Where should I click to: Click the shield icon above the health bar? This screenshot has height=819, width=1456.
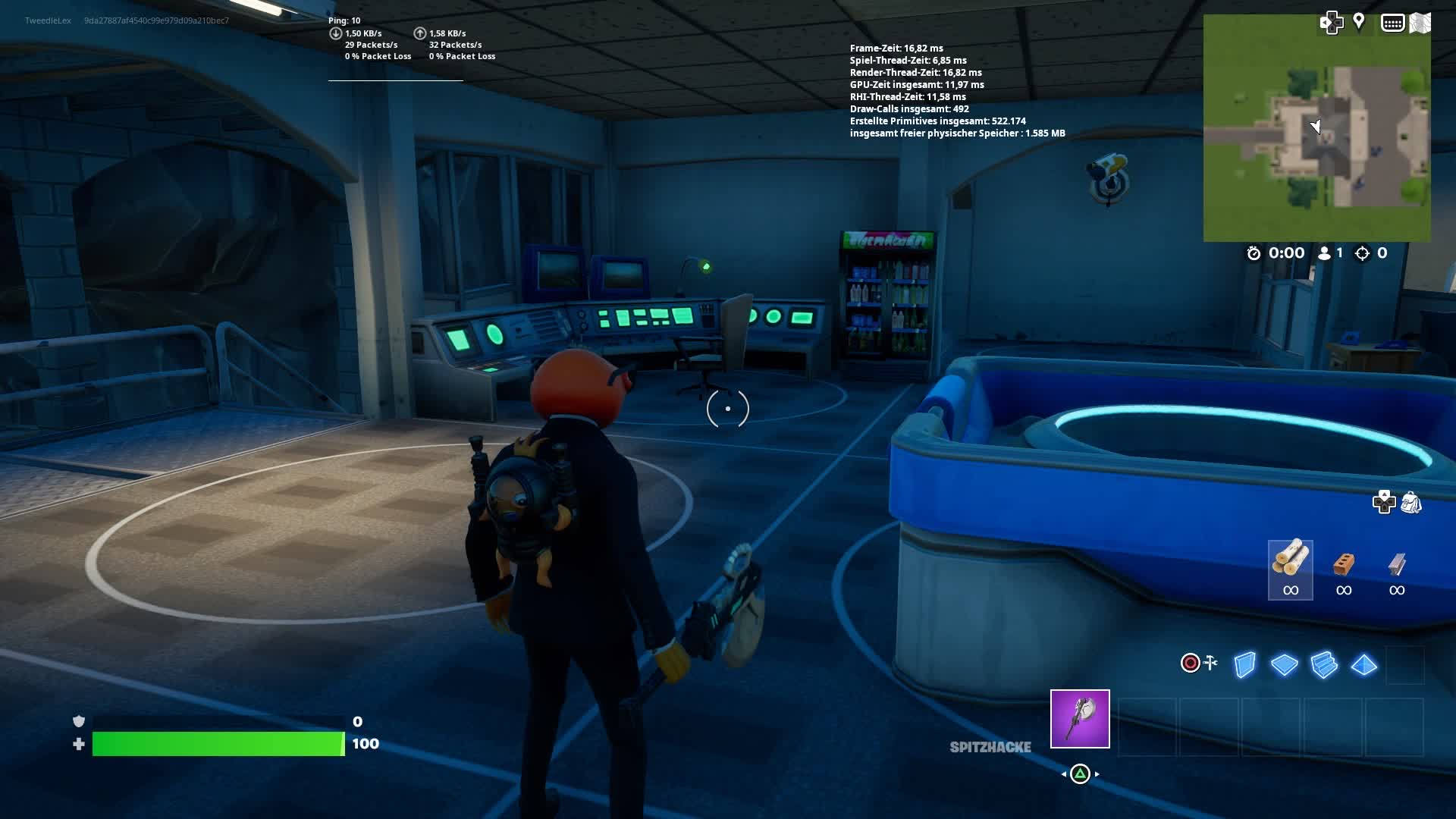pos(78,721)
